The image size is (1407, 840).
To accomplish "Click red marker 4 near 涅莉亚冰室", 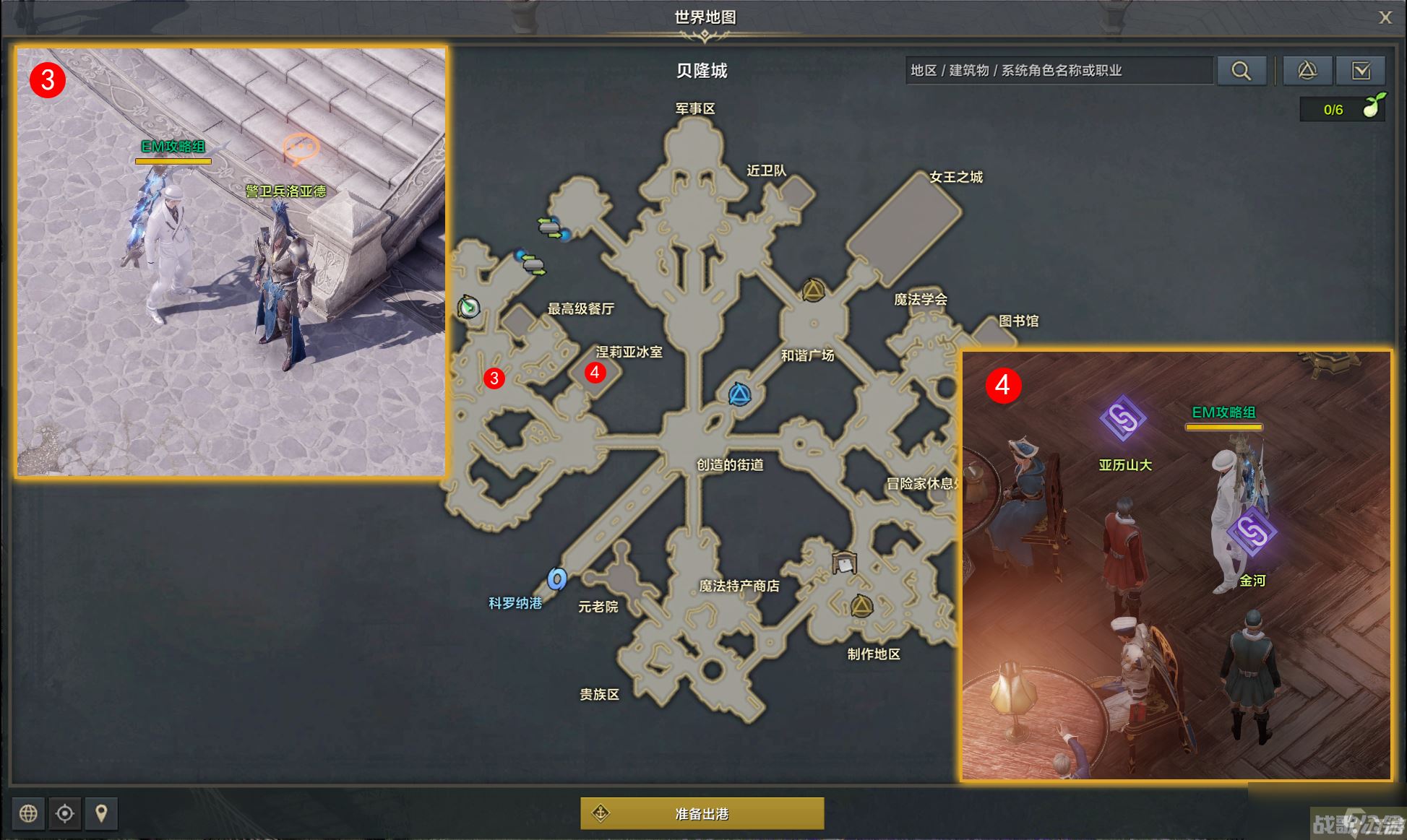I will click(595, 374).
